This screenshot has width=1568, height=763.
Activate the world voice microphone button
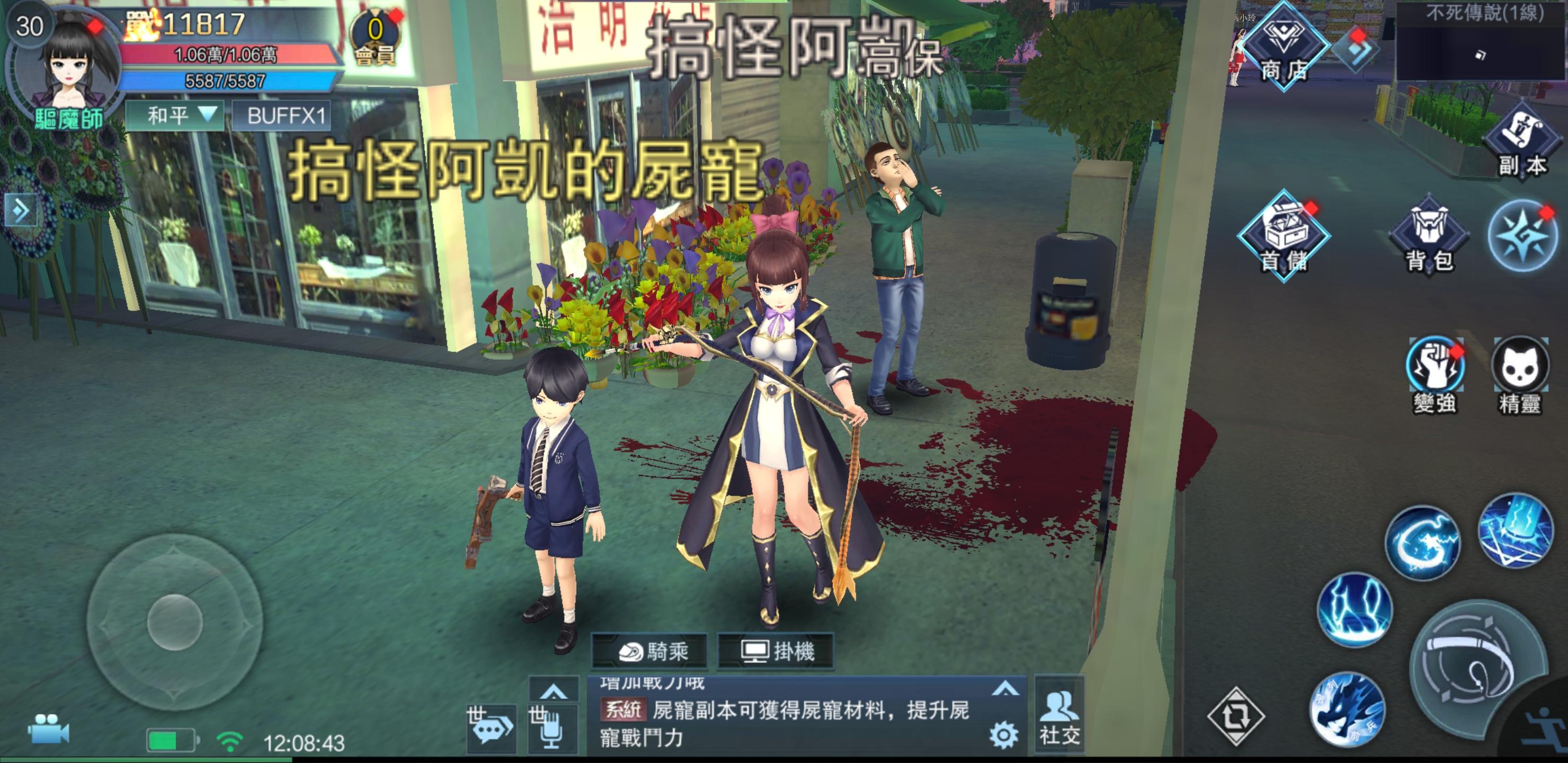coord(551,727)
